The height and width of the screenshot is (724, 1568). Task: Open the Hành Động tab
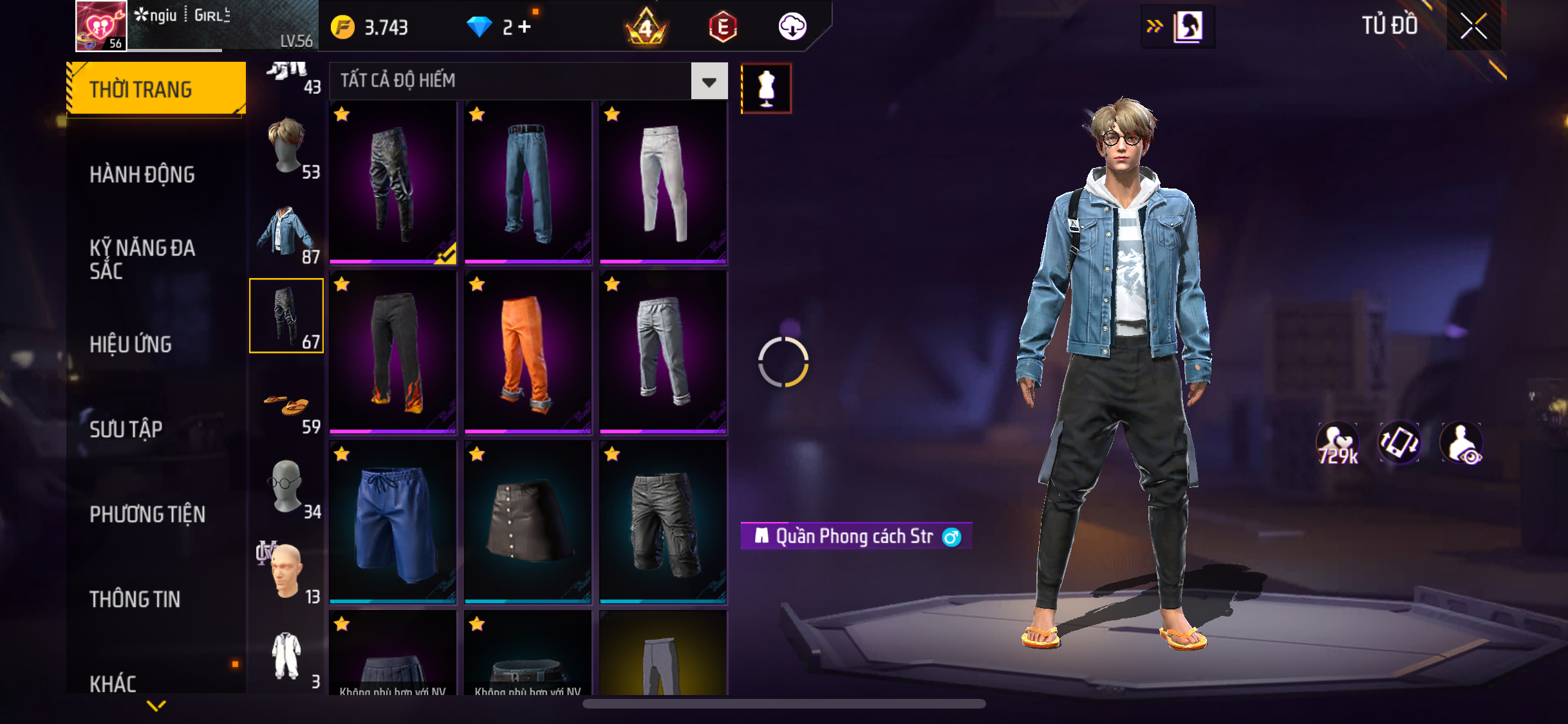[142, 174]
